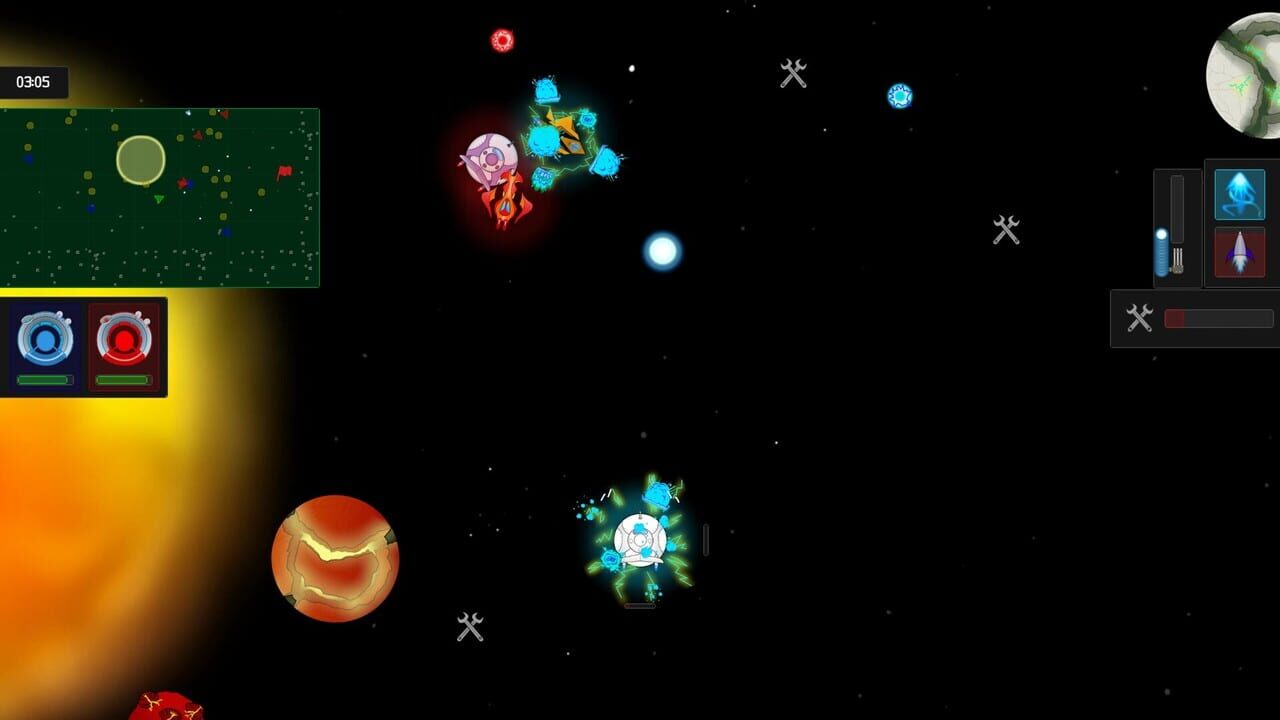Click the repair progress bar beside the wrenches
This screenshot has height=720, width=1280.
point(1218,318)
